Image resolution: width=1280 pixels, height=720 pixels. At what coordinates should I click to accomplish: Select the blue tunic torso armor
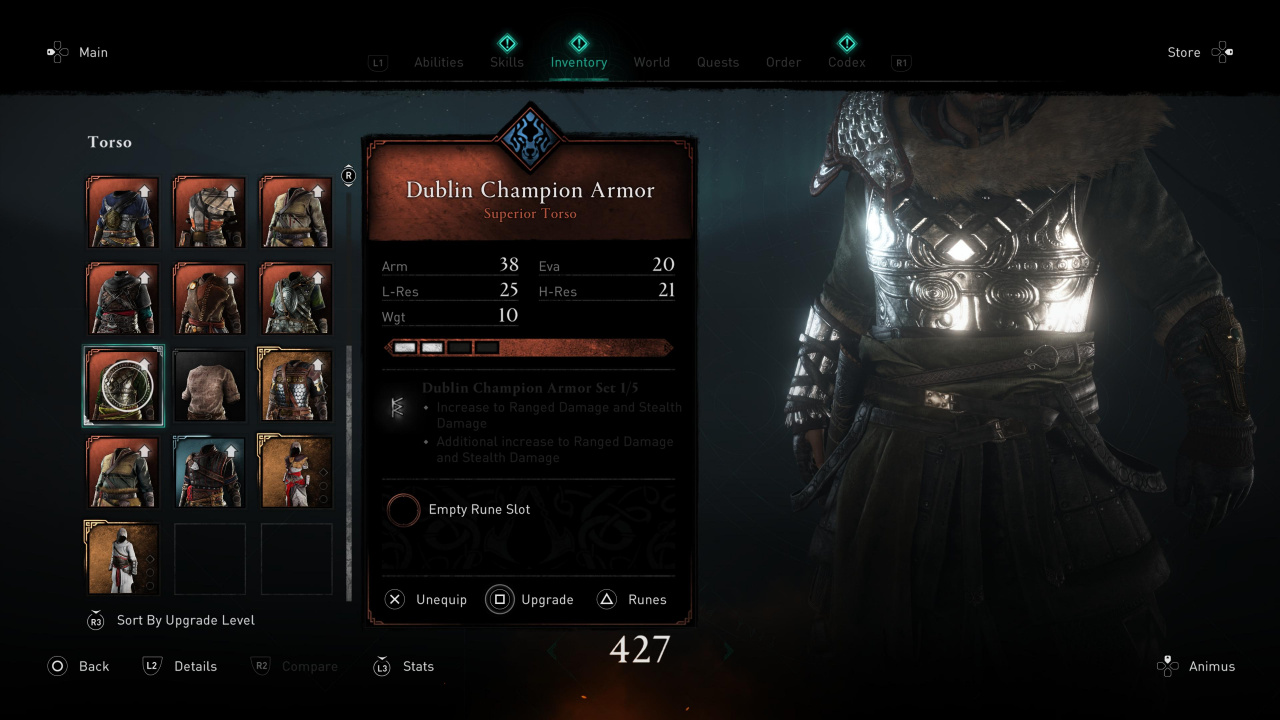[122, 212]
